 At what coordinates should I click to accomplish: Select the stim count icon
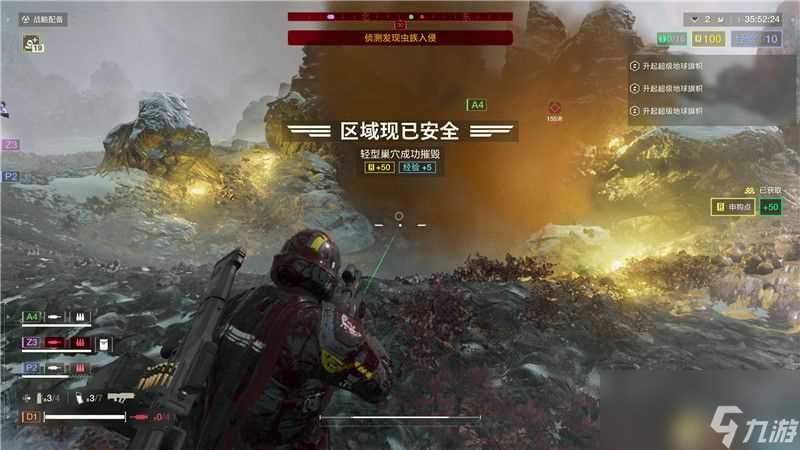pos(80,398)
